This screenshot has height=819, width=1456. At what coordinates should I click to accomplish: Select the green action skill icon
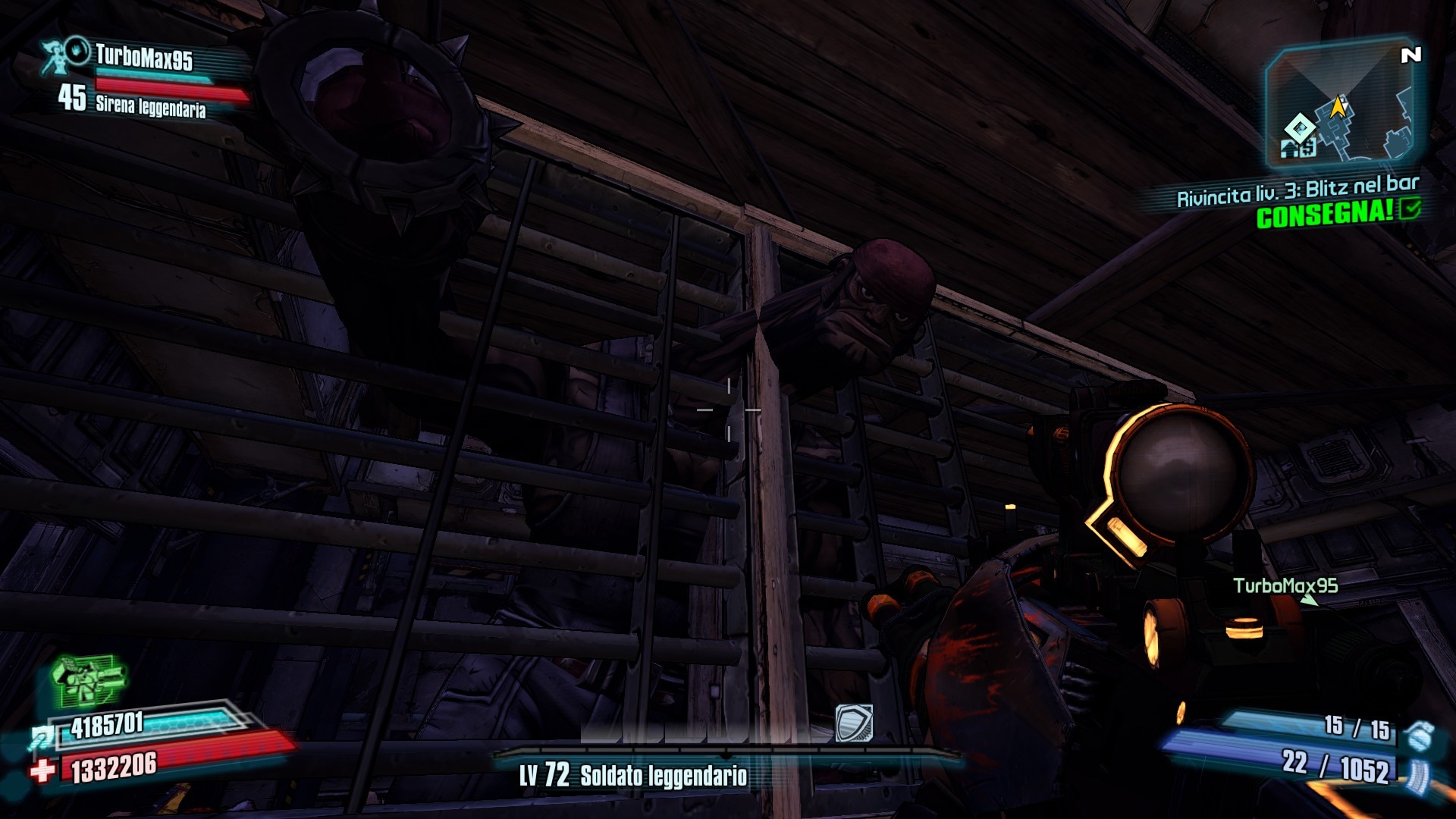click(x=88, y=679)
